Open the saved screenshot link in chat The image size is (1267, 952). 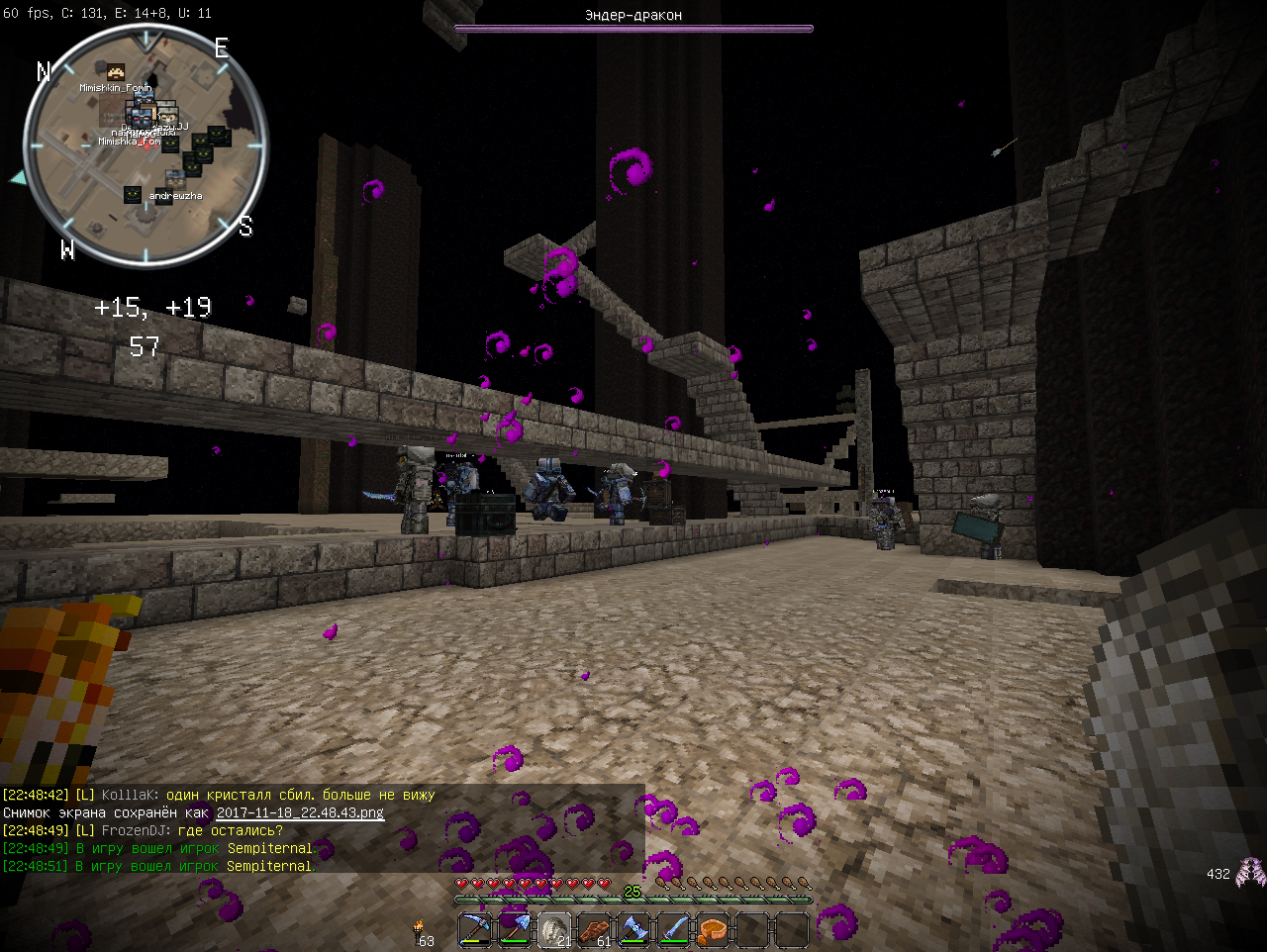300,812
